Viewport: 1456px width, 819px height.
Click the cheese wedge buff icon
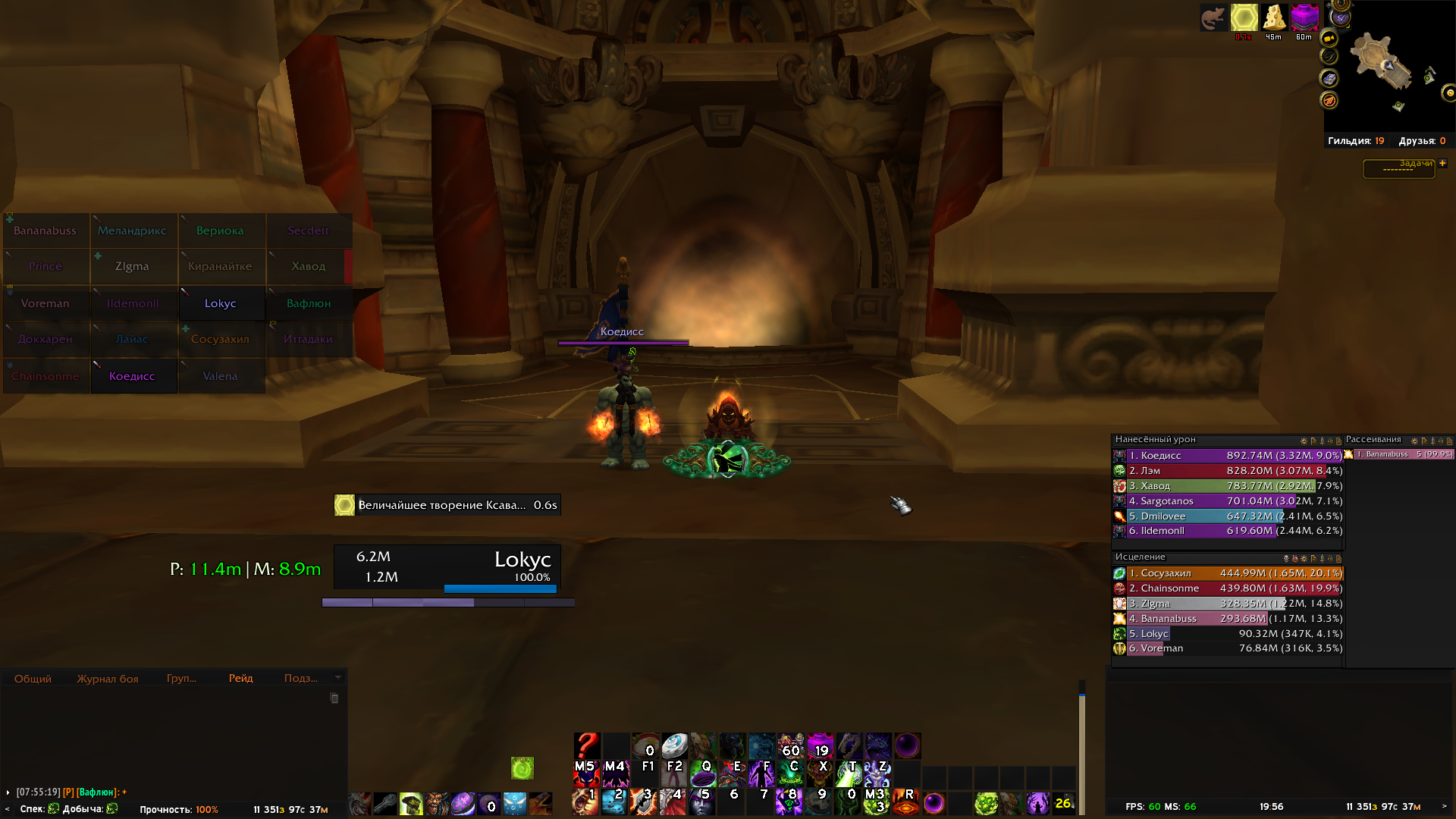[x=1274, y=18]
